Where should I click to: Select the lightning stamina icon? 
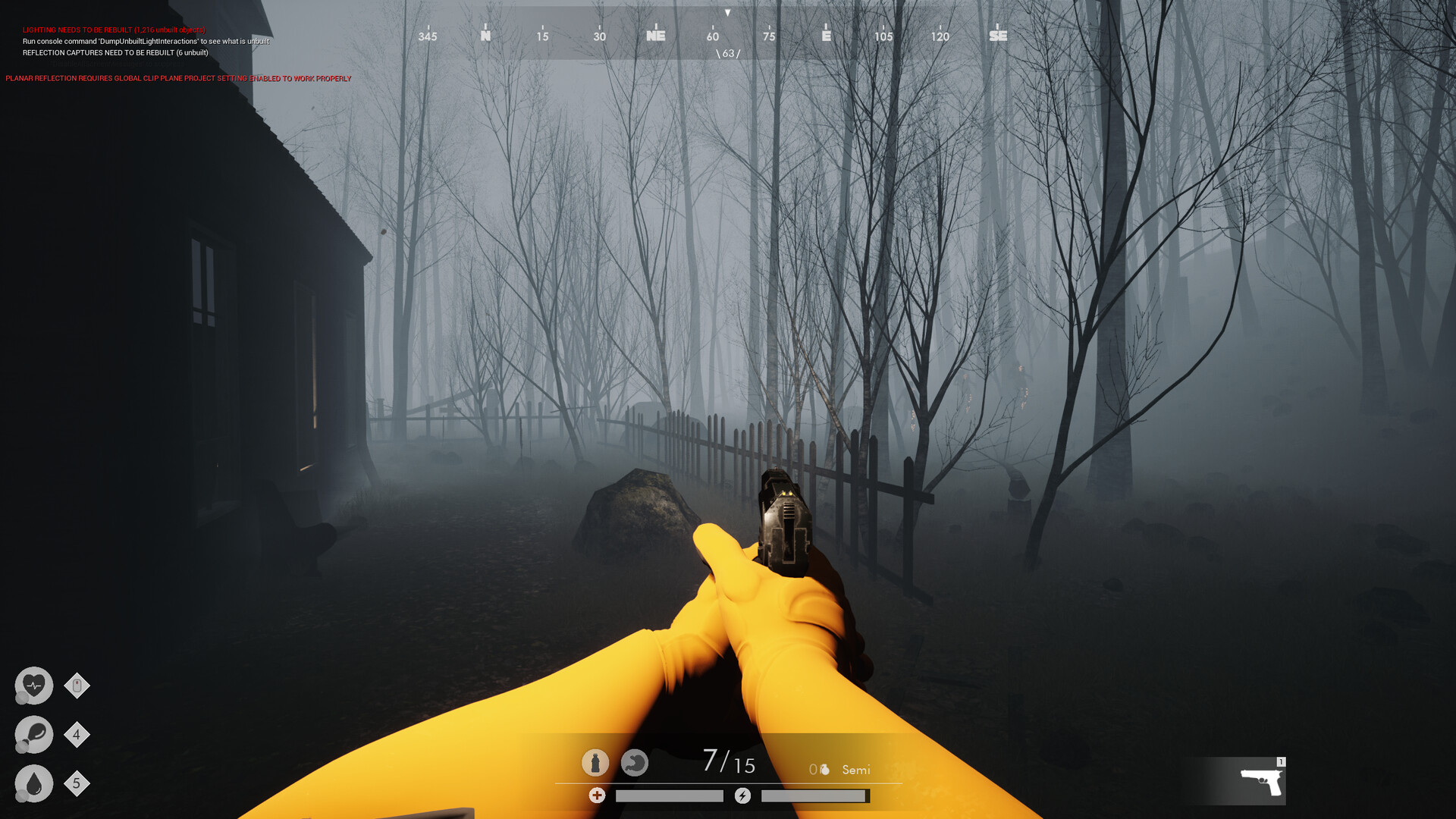[743, 796]
